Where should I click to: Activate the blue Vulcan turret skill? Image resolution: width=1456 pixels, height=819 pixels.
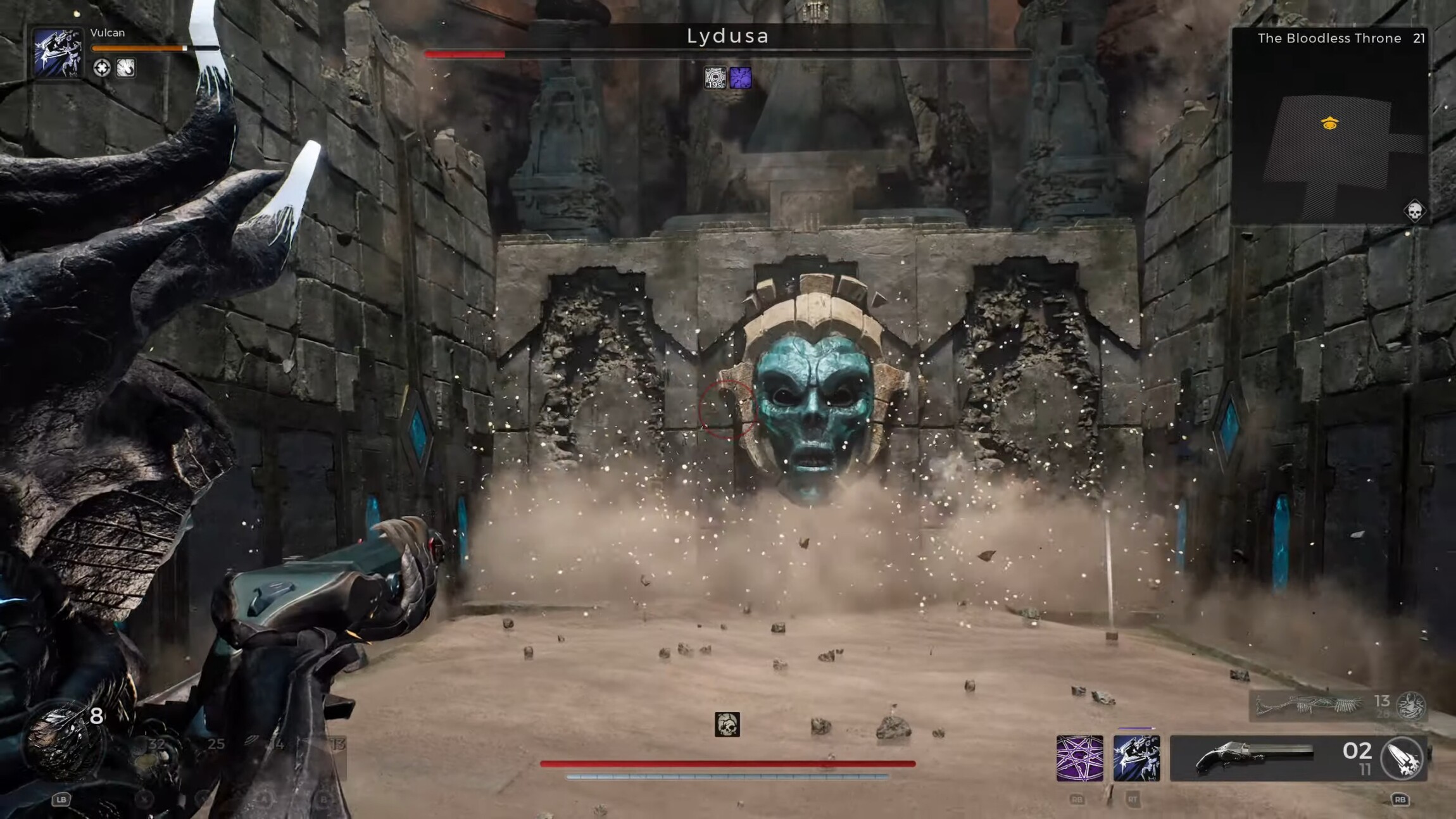(x=1136, y=758)
